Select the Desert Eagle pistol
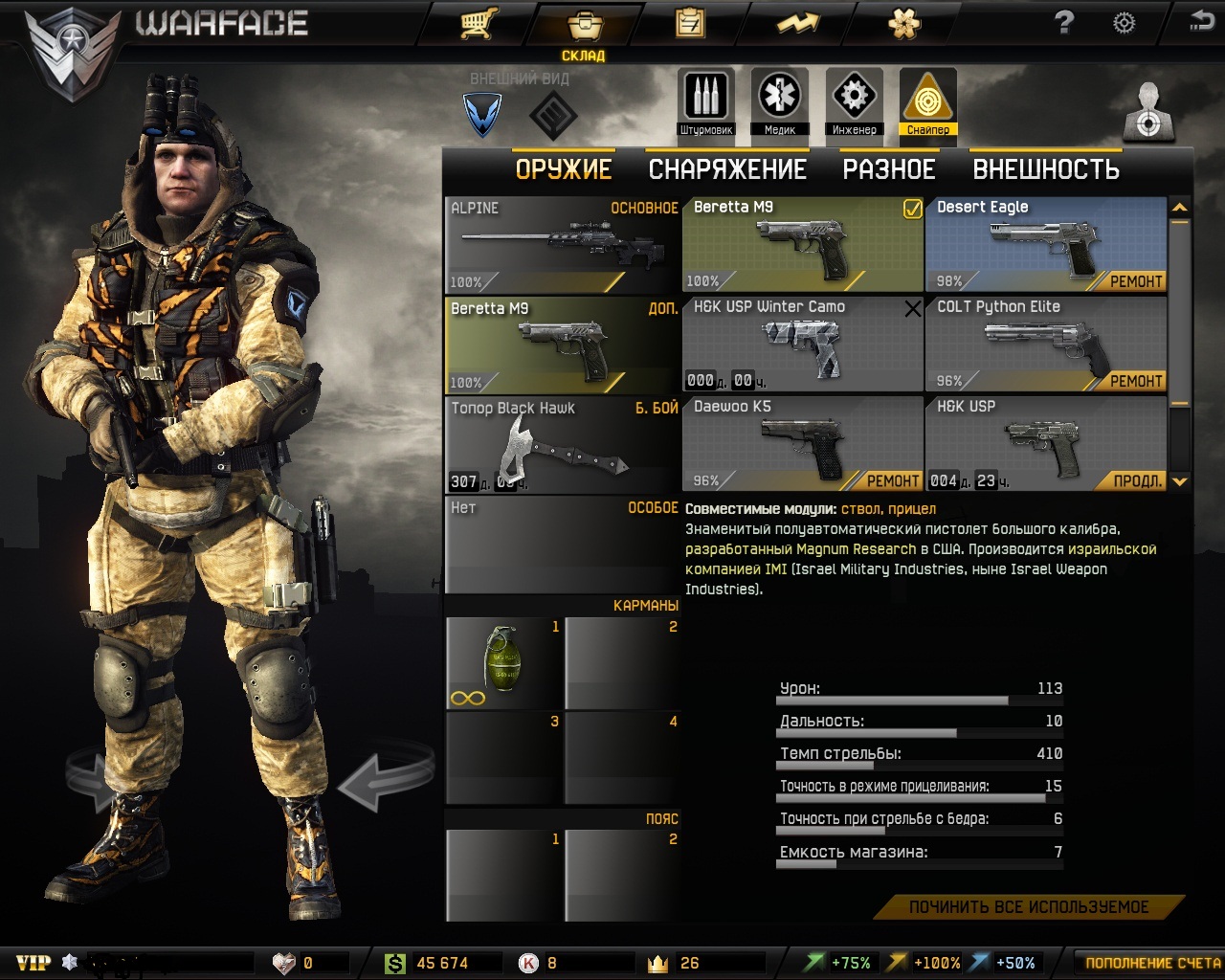This screenshot has width=1225, height=980. click(x=1045, y=245)
